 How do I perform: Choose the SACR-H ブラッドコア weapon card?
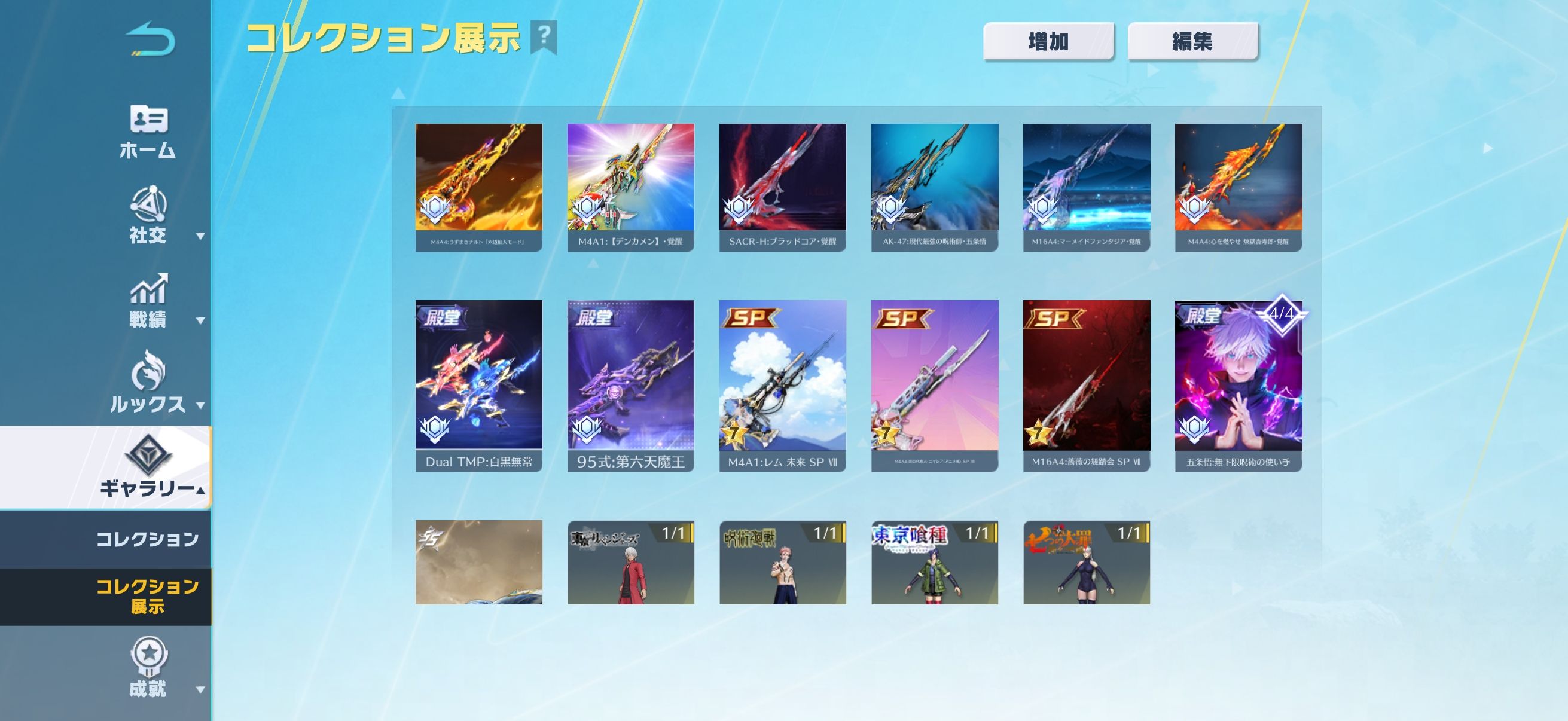pos(782,187)
